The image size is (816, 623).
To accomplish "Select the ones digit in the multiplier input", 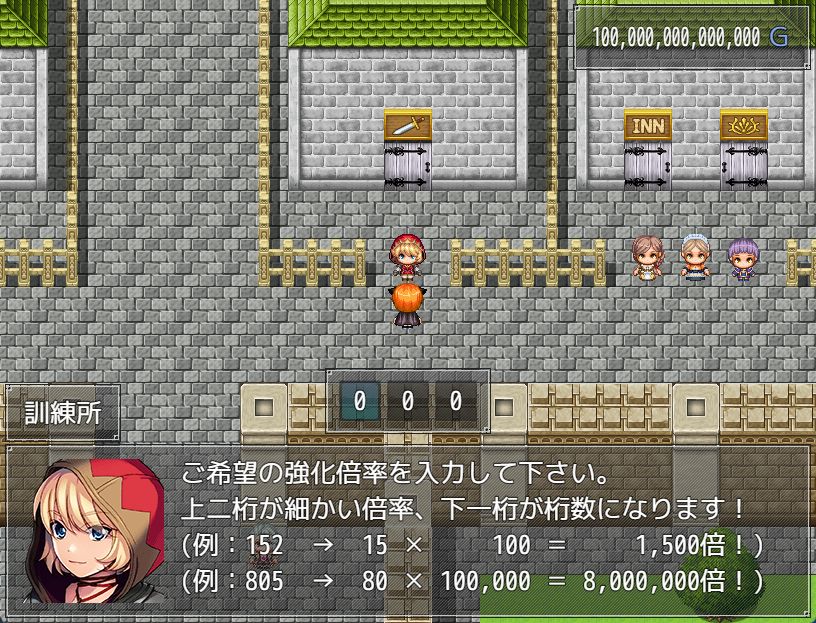I will point(455,402).
